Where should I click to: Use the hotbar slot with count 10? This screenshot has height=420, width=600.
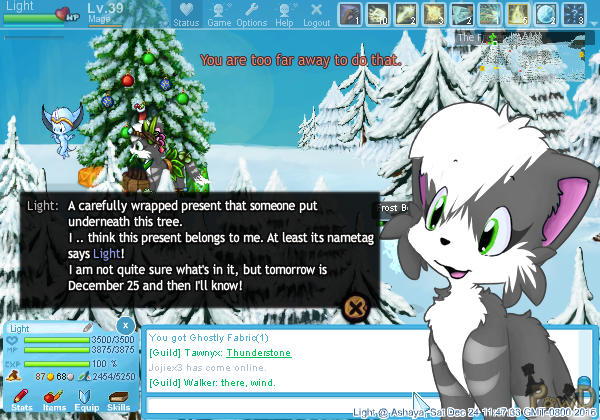(x=378, y=14)
